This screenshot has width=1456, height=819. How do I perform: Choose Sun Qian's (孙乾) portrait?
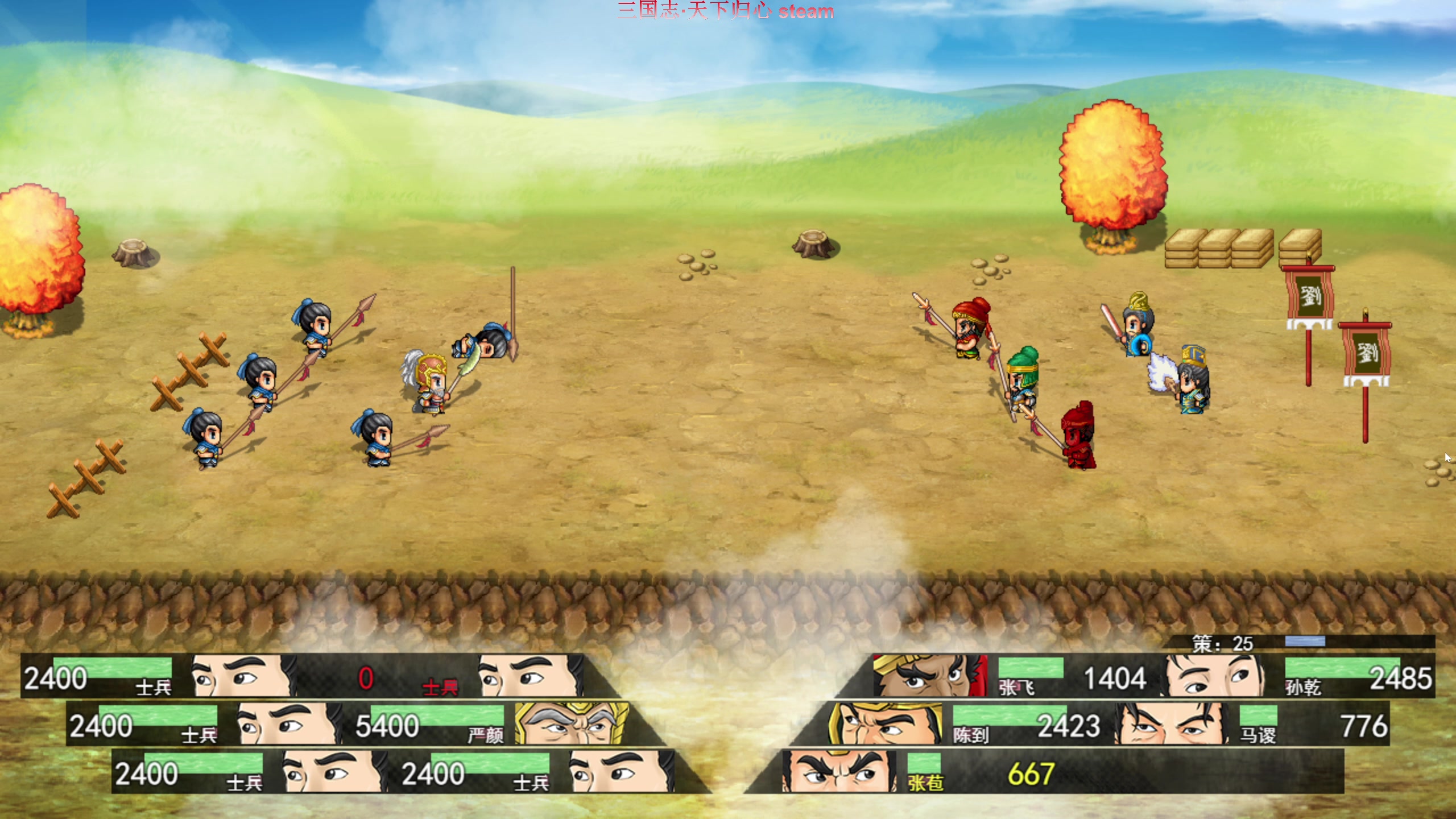(1215, 676)
